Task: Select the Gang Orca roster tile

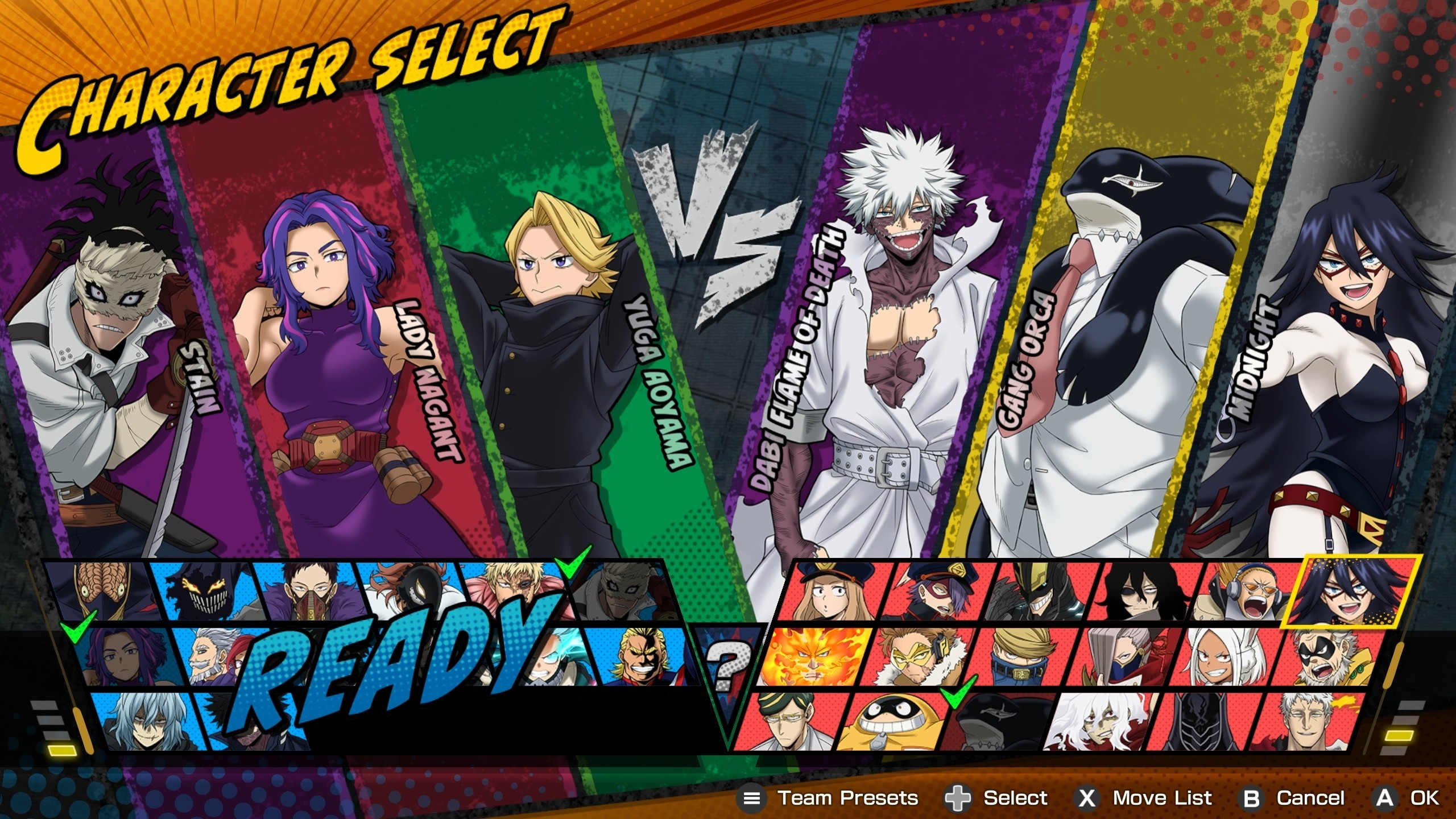Action: point(995,722)
